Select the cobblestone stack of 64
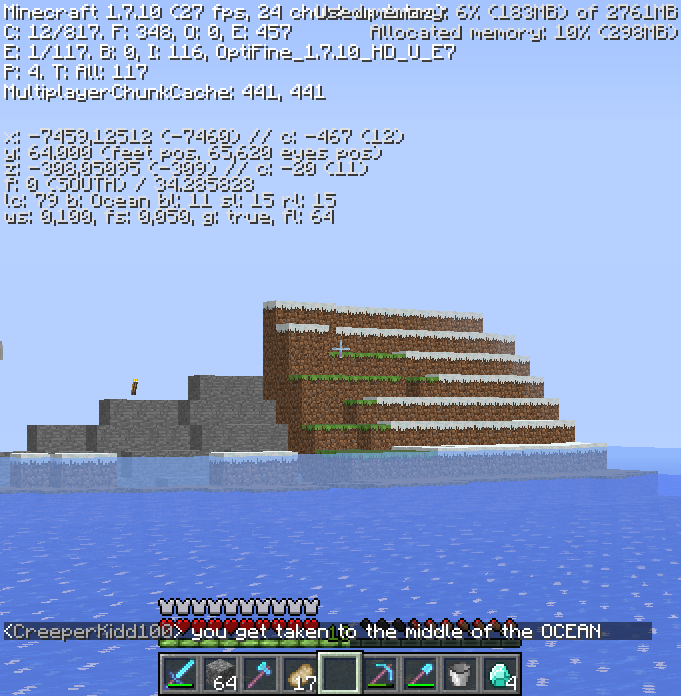This screenshot has width=681, height=696. coord(220,673)
